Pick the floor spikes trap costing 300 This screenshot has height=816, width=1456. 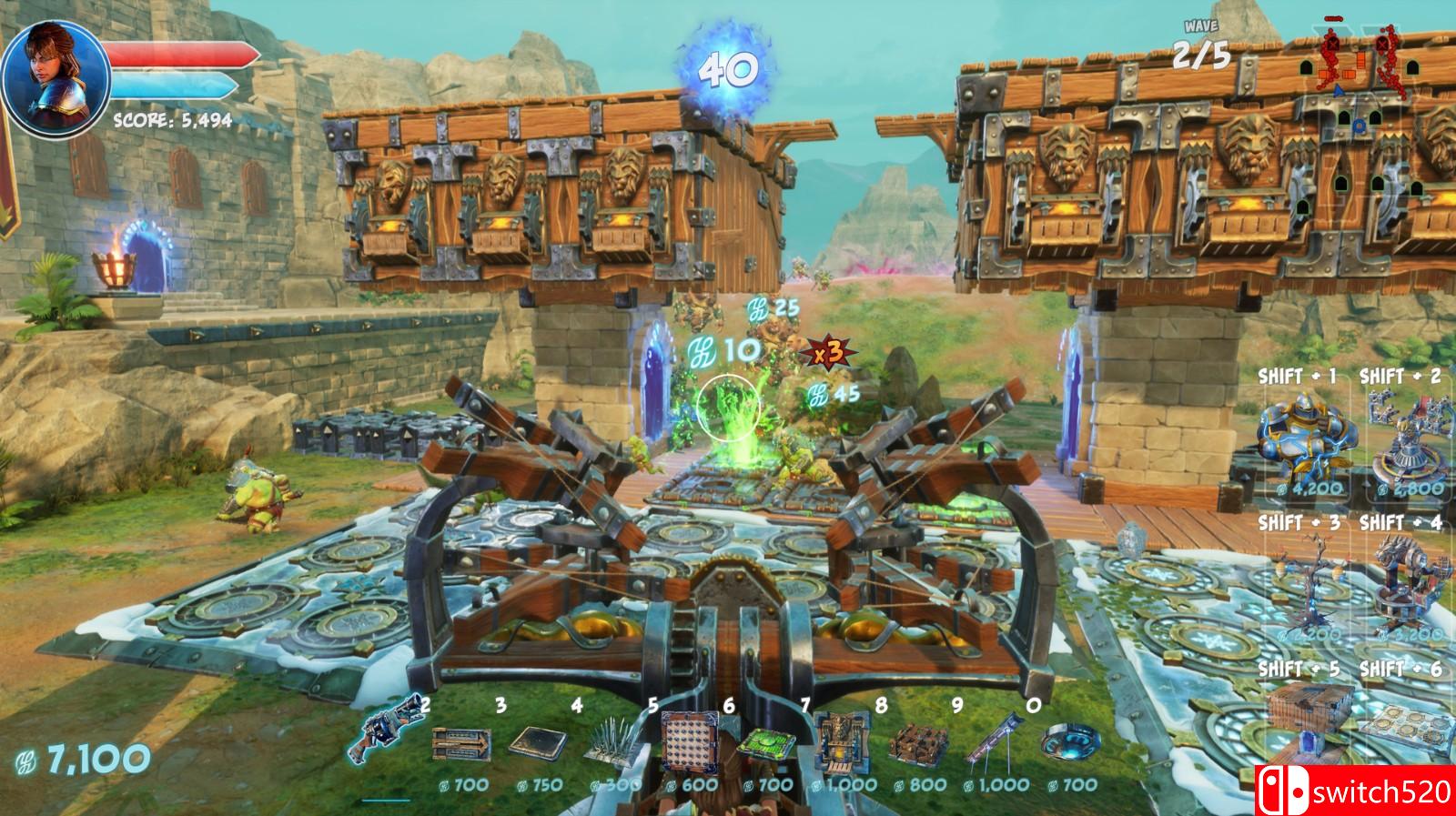pyautogui.click(x=612, y=746)
